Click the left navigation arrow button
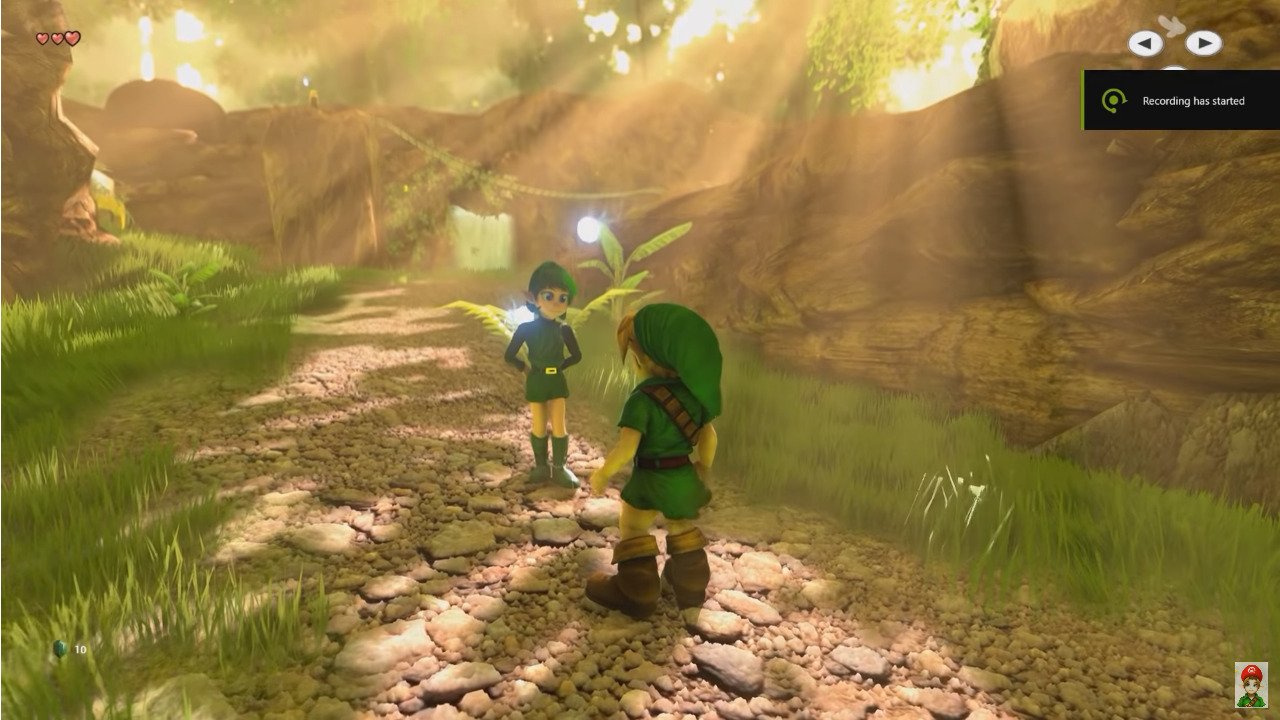Viewport: 1280px width, 720px height. click(x=1144, y=43)
